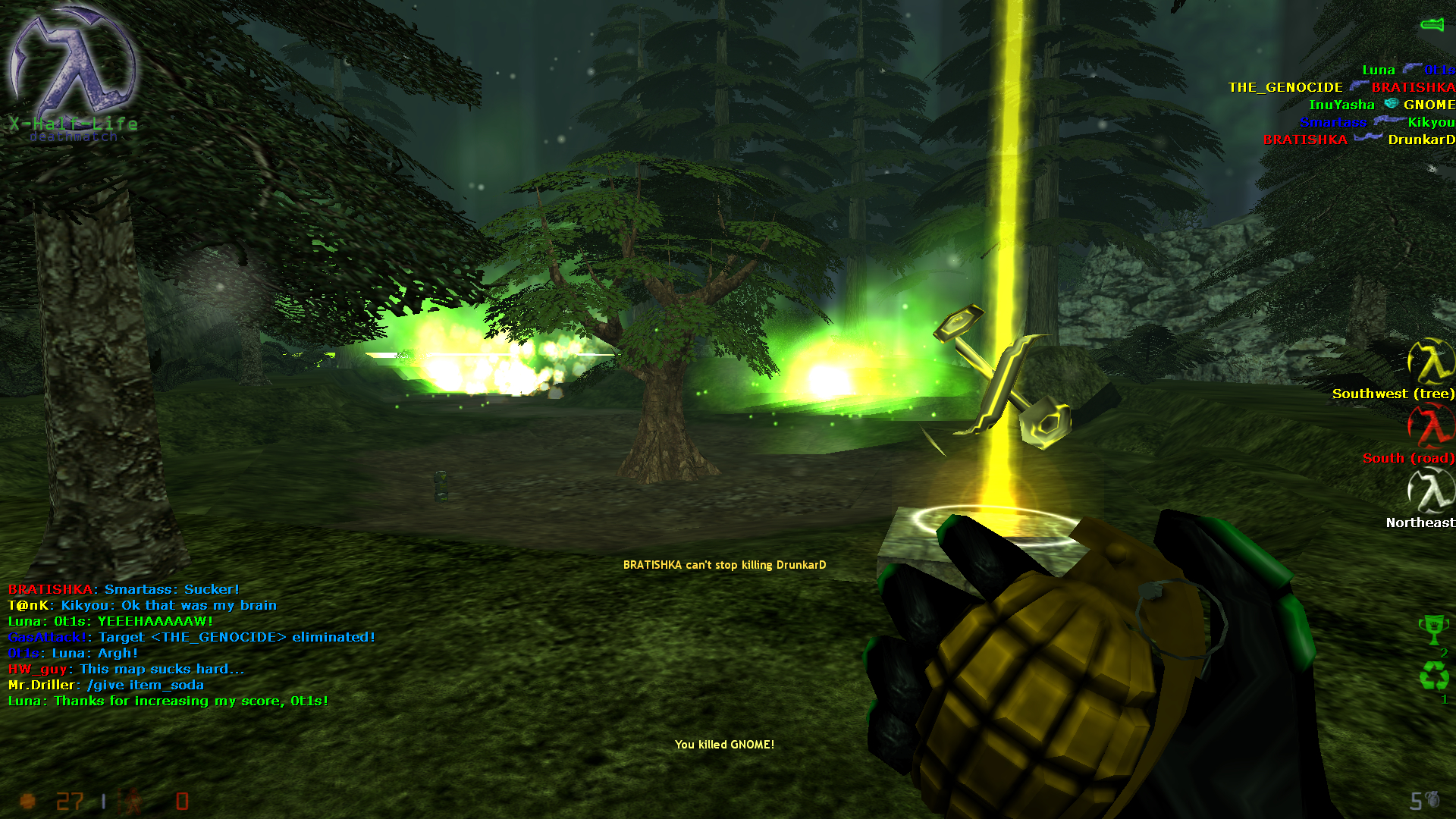Select the red suit armor figure icon
Viewport: 1456px width, 819px height.
[135, 802]
